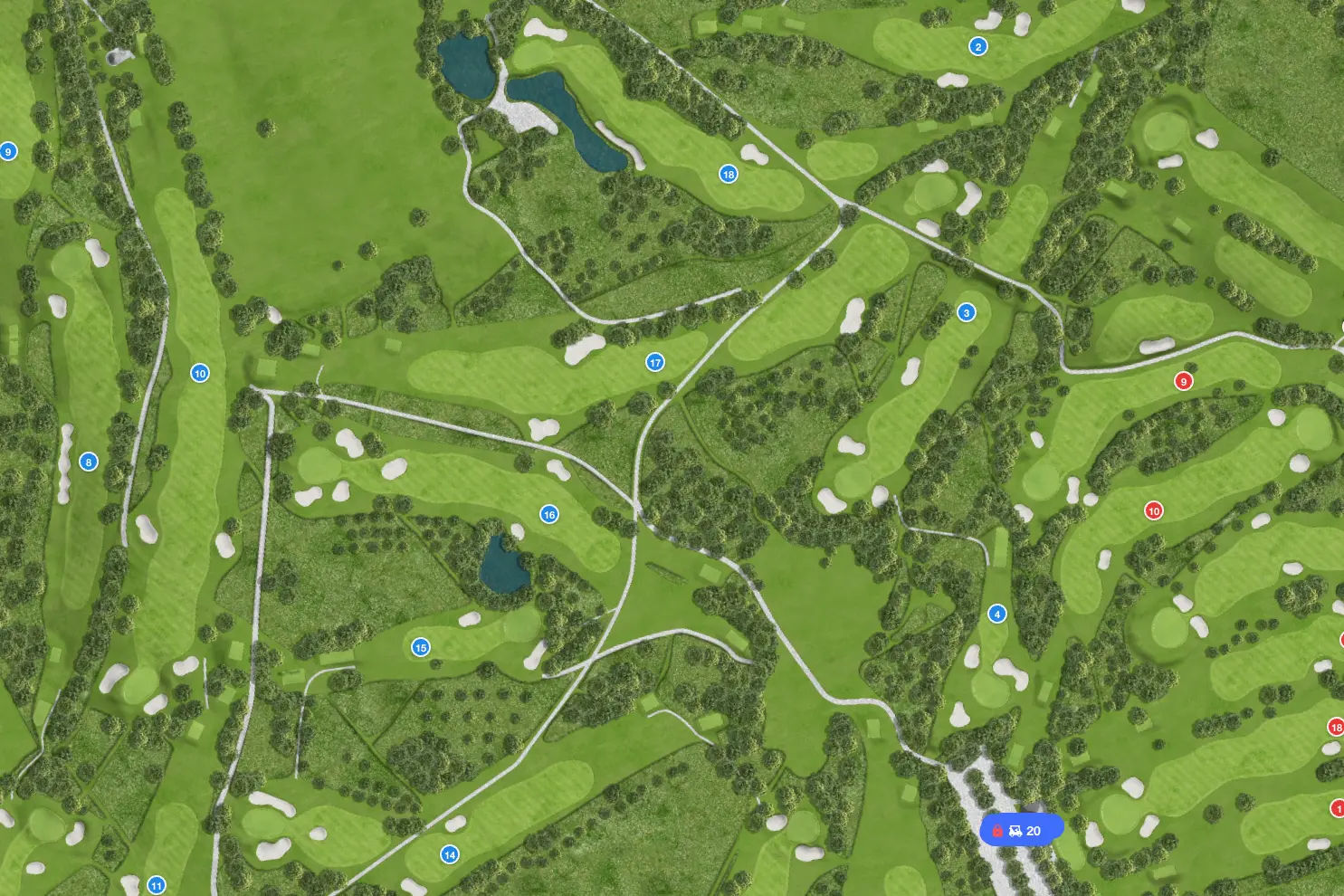
Task: Open the blue hole 17 marker
Action: (x=654, y=360)
